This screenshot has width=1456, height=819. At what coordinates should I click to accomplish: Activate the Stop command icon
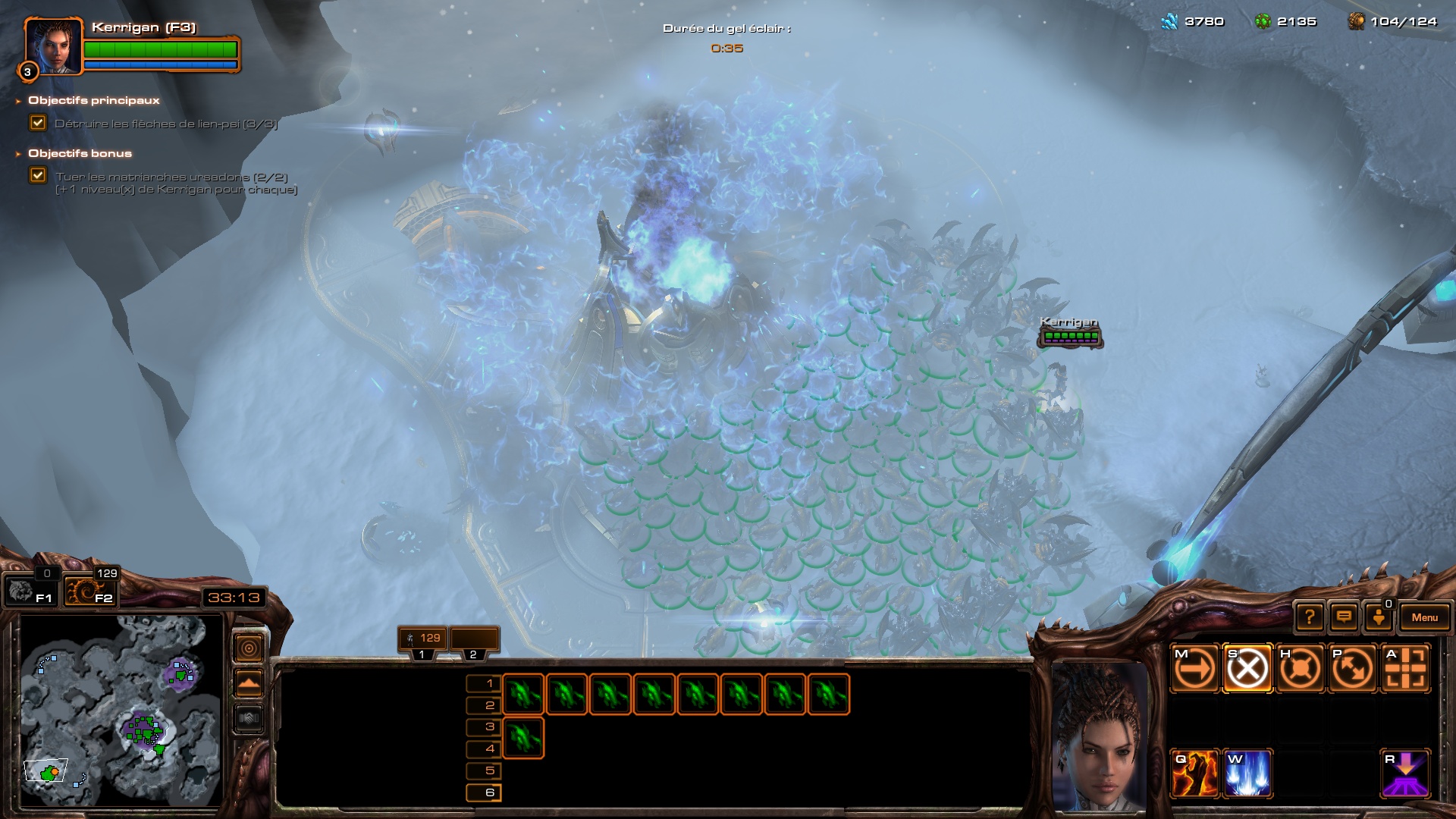coord(1247,669)
